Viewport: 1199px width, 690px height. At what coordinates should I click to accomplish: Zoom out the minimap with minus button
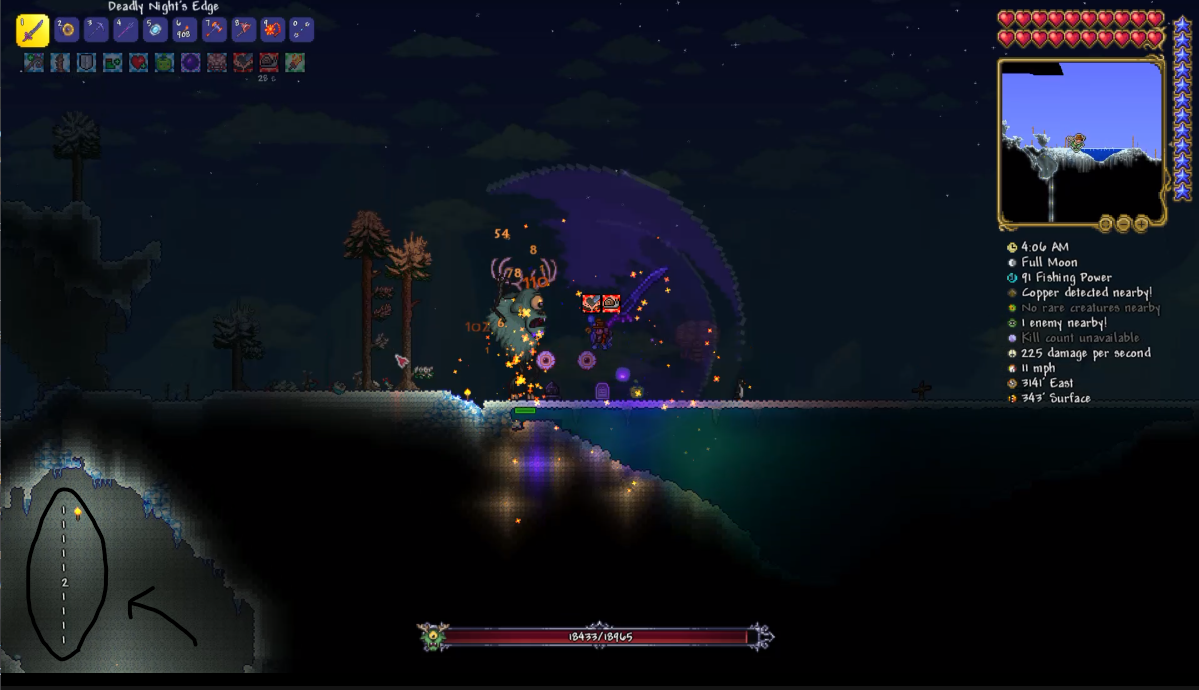1123,223
